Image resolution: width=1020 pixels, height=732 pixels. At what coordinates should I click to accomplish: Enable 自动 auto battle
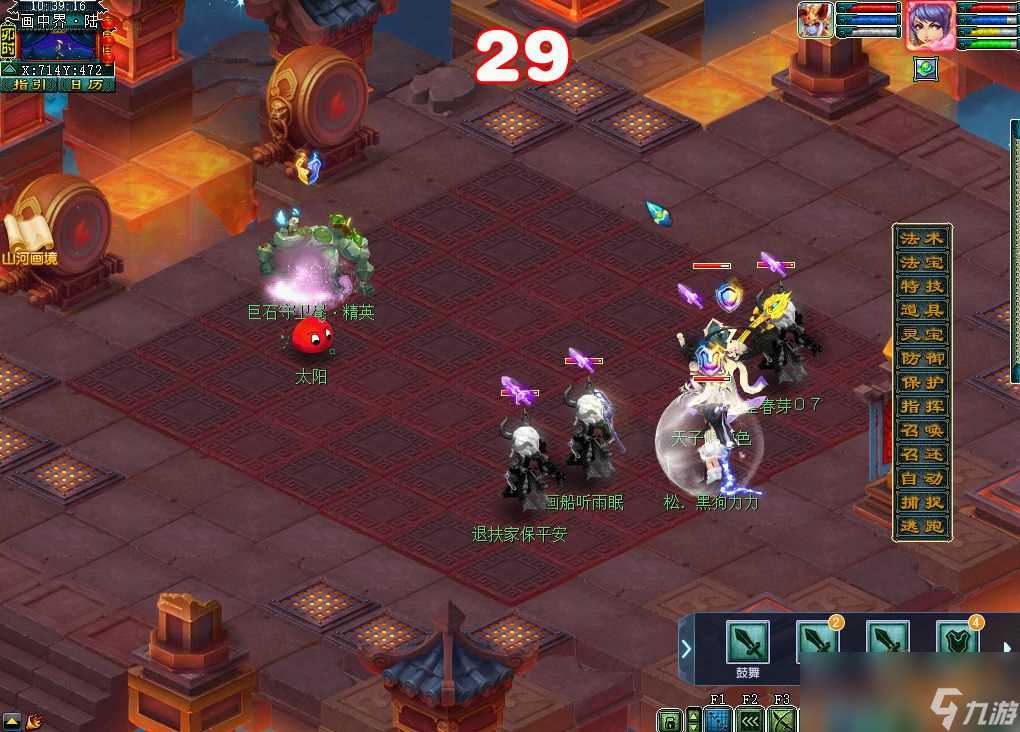pos(921,479)
